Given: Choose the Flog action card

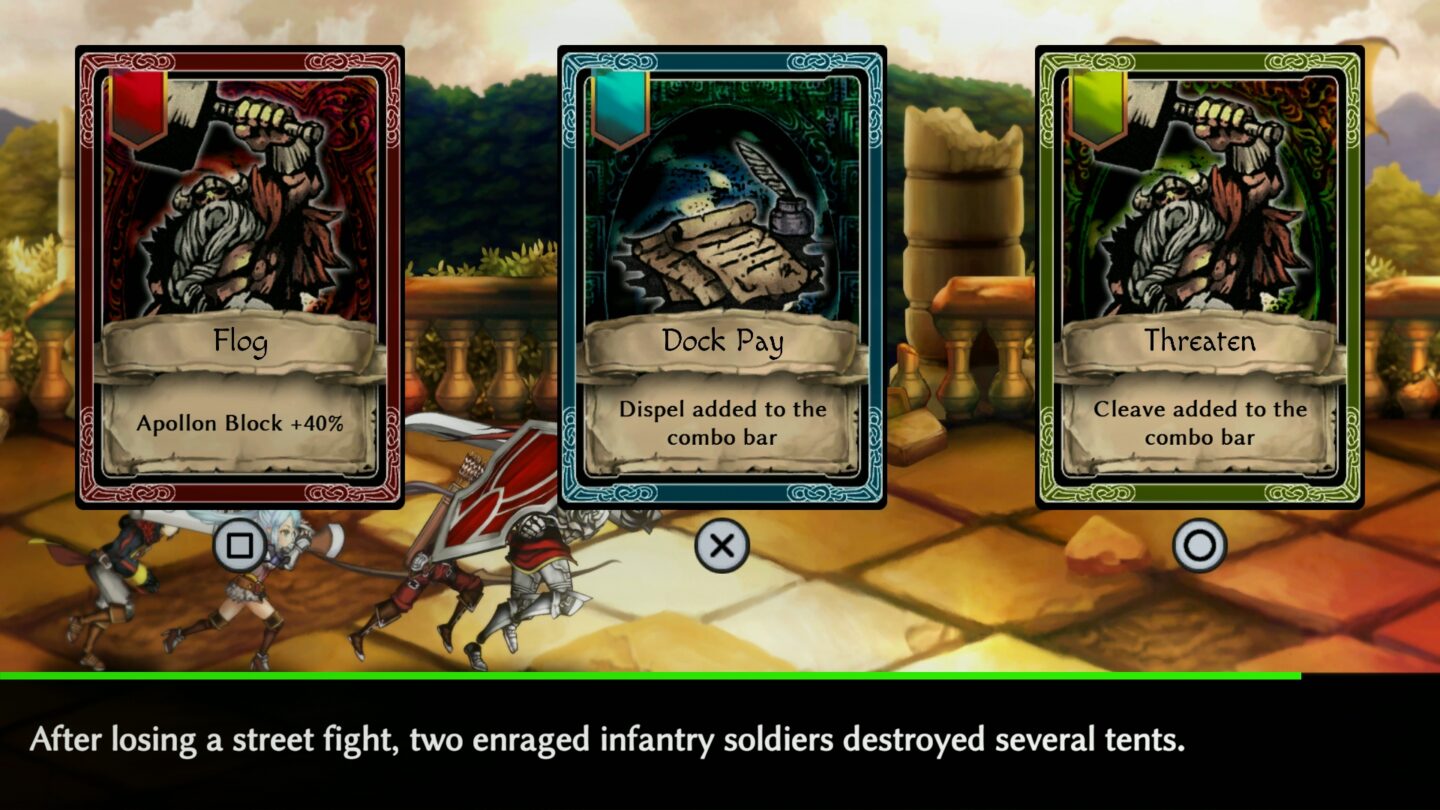Looking at the screenshot, I should click(x=238, y=280).
